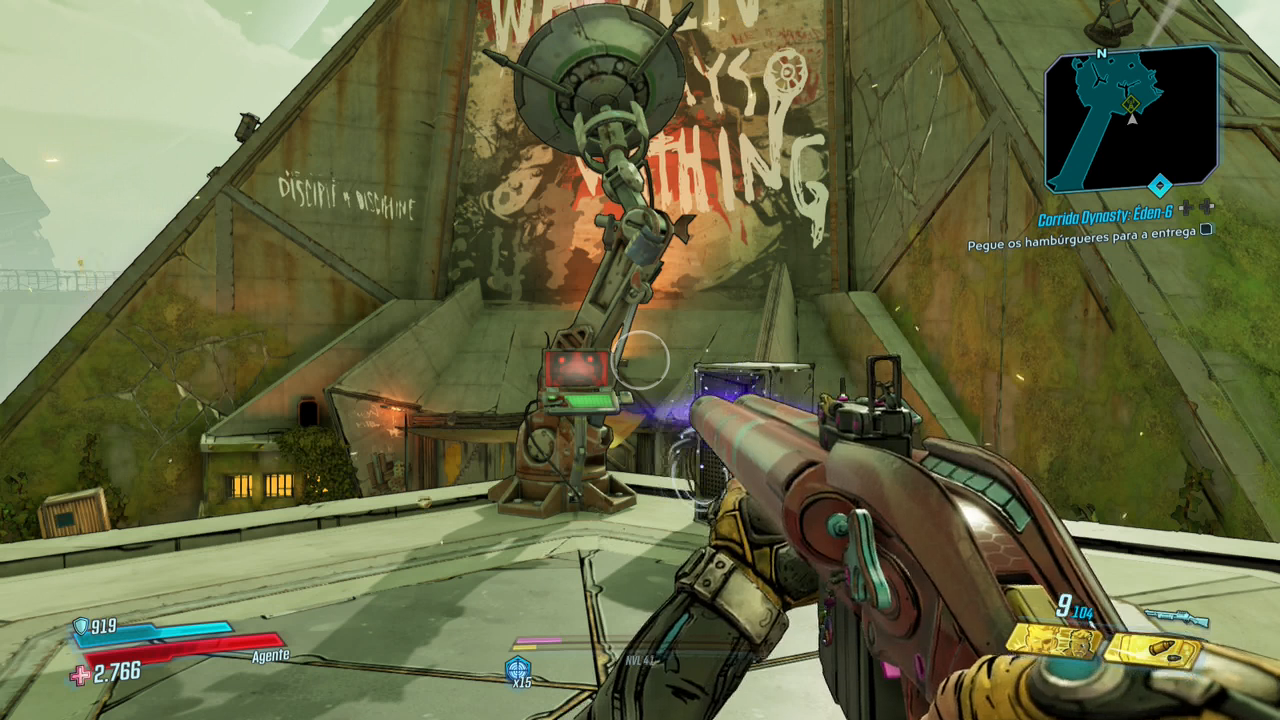Select the hamburger pickup objective checkbox
The height and width of the screenshot is (720, 1280).
pos(1206,229)
